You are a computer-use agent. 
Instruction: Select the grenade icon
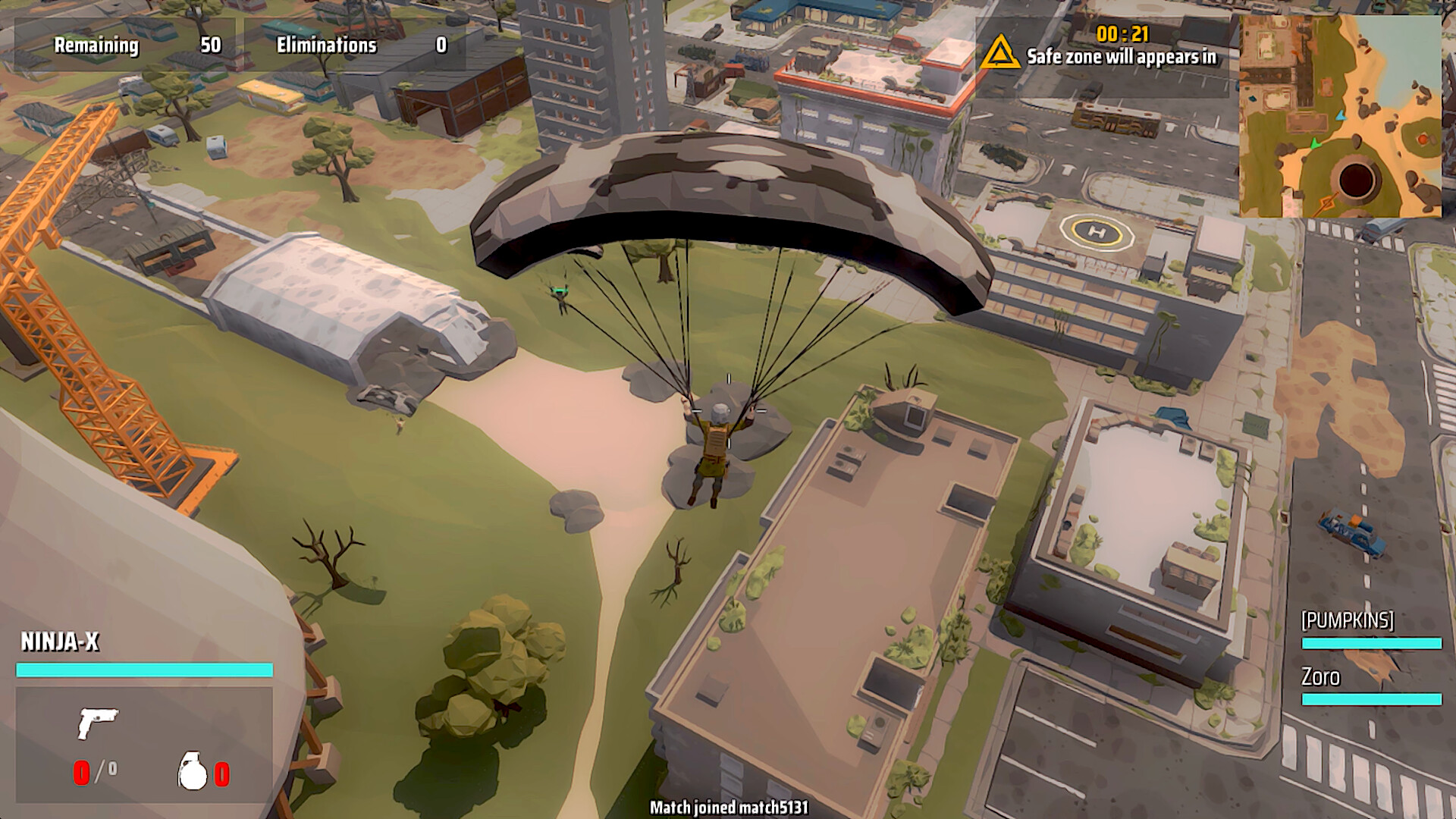[193, 771]
